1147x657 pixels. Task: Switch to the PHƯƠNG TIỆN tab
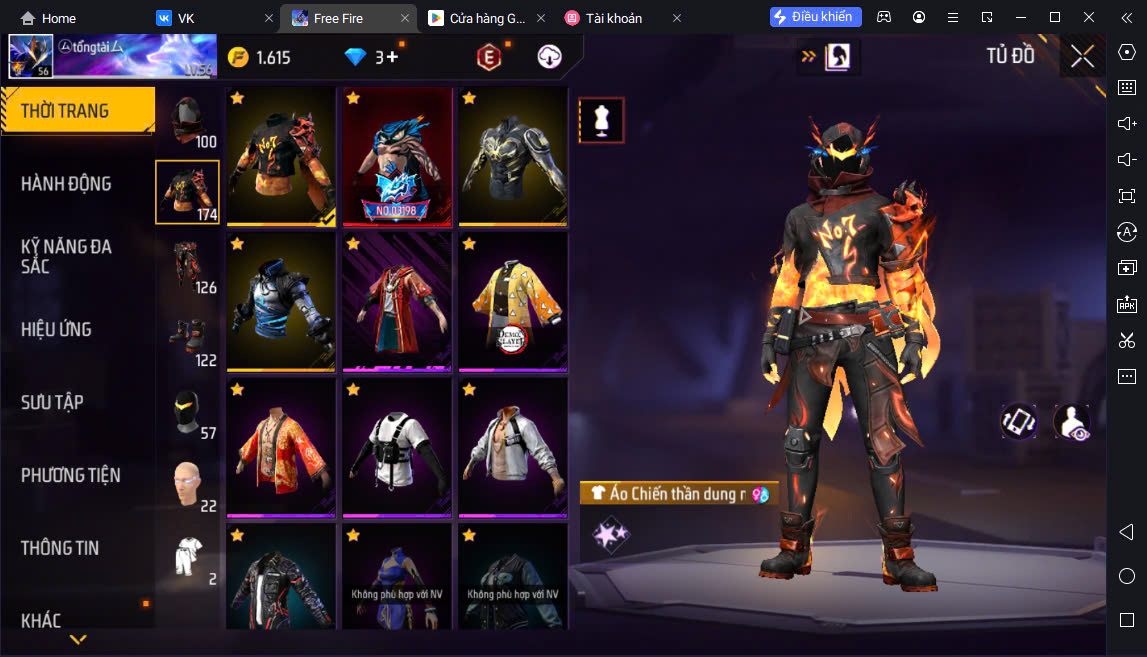click(70, 475)
